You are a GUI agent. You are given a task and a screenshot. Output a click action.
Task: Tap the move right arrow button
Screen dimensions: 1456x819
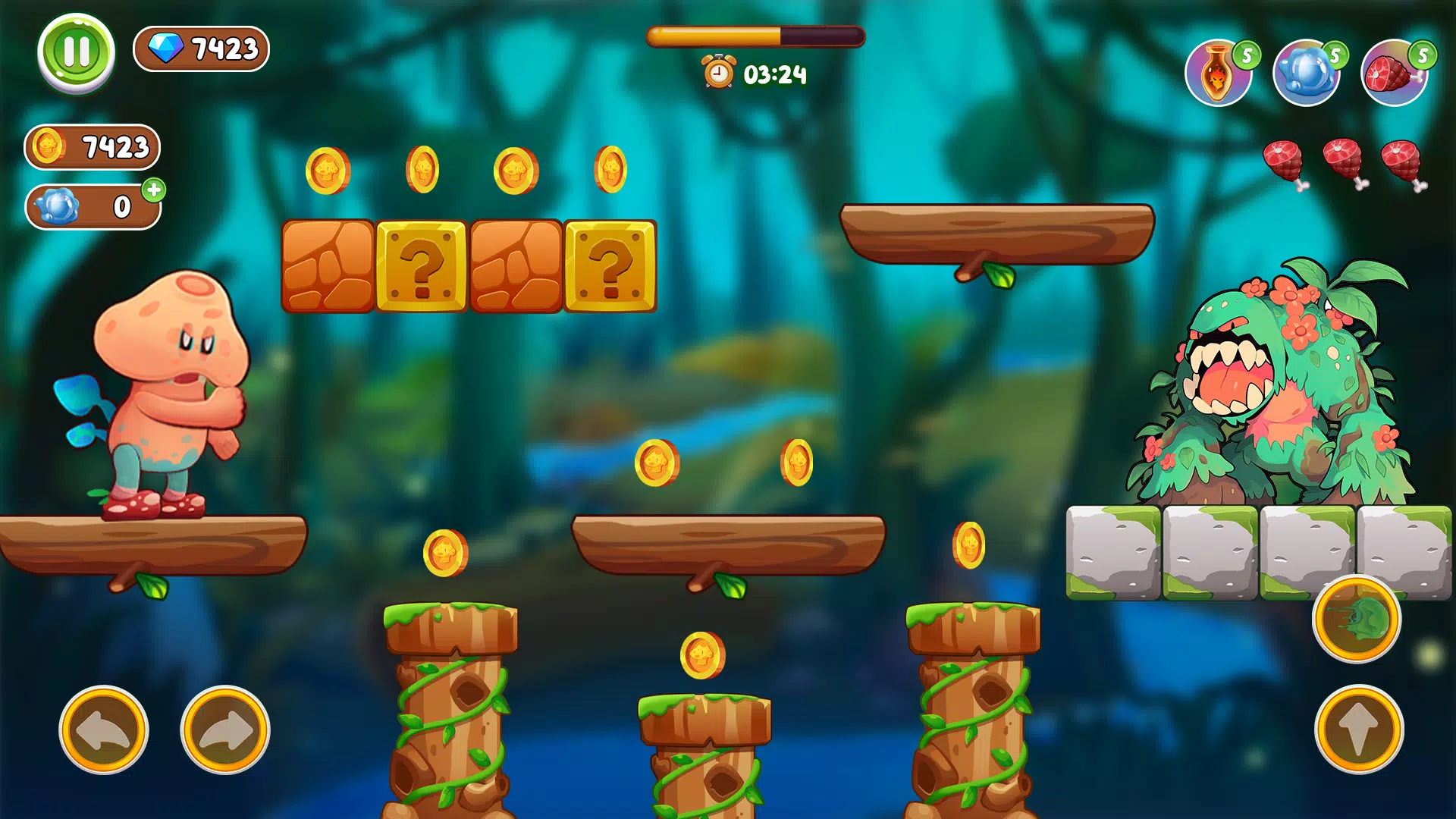click(x=225, y=730)
